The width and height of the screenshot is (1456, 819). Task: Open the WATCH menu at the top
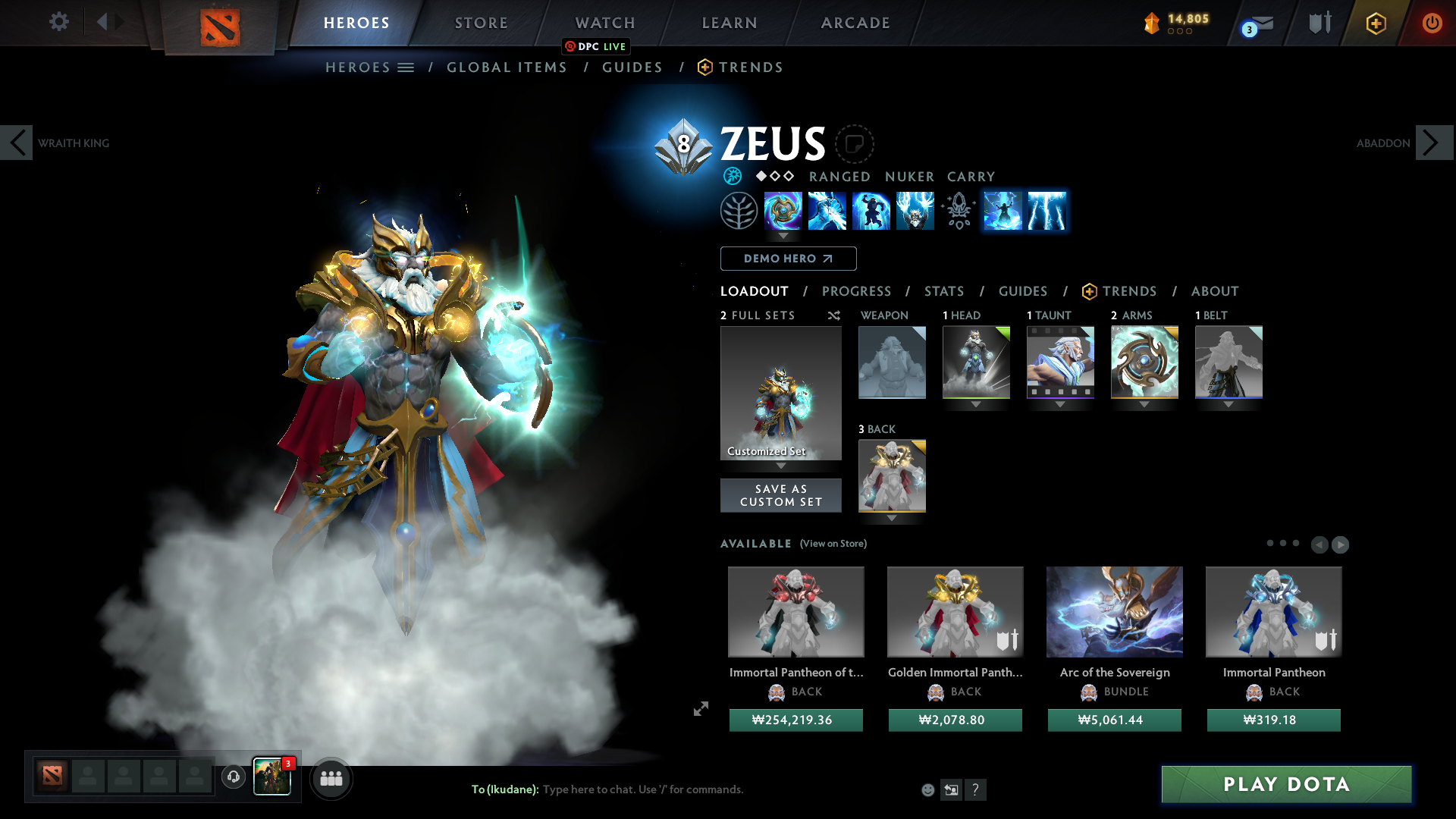tap(604, 23)
